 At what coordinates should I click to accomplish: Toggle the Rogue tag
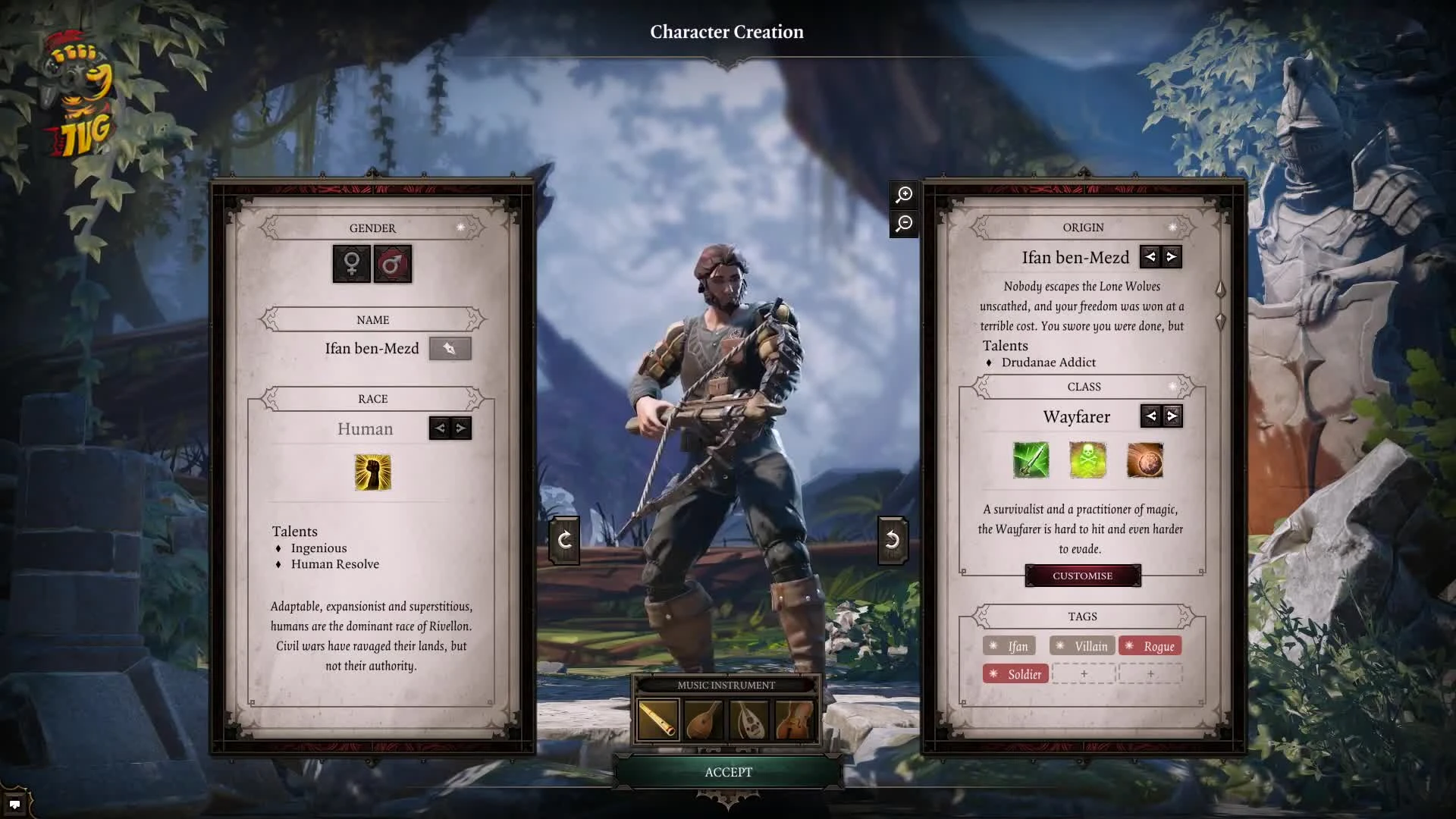1150,645
